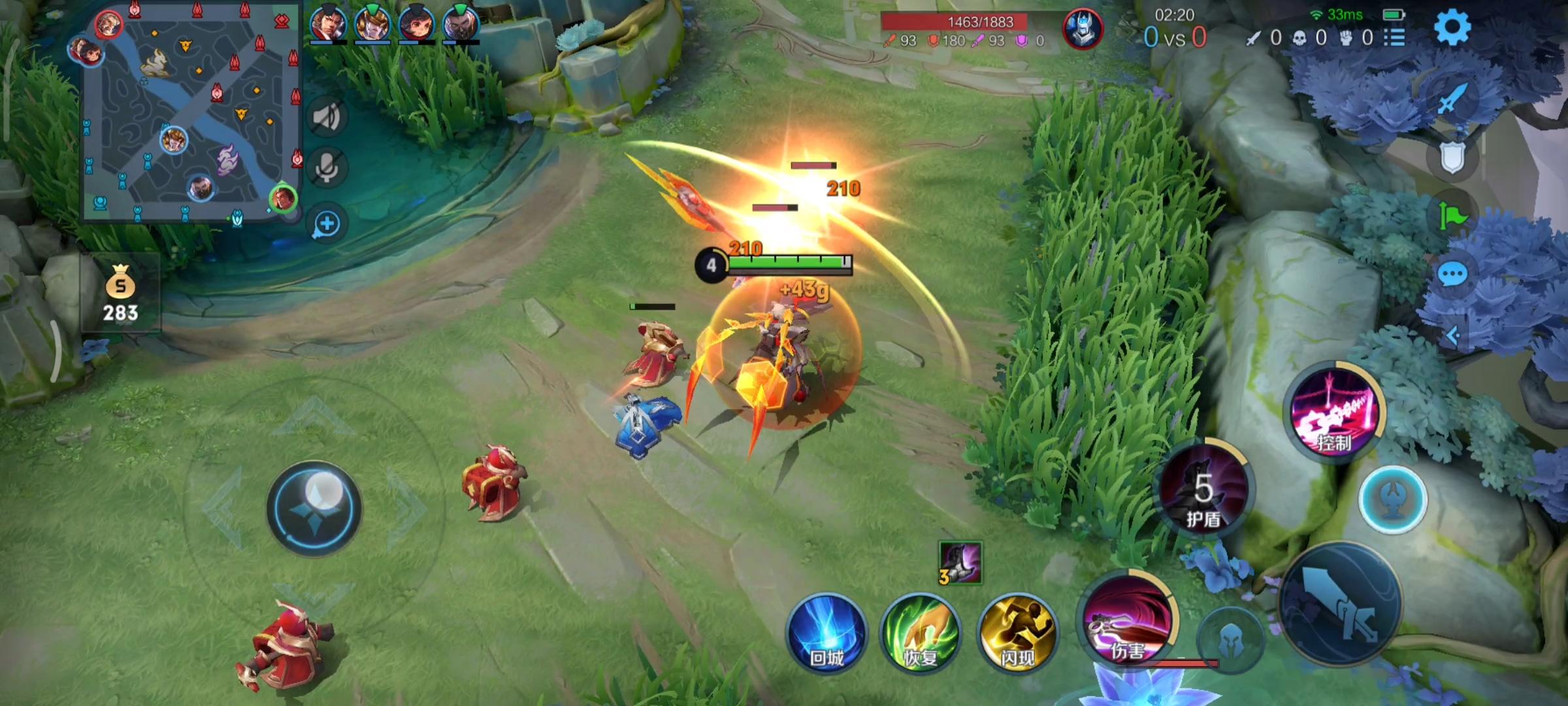Tap the minimap magnifier plus button

click(326, 224)
